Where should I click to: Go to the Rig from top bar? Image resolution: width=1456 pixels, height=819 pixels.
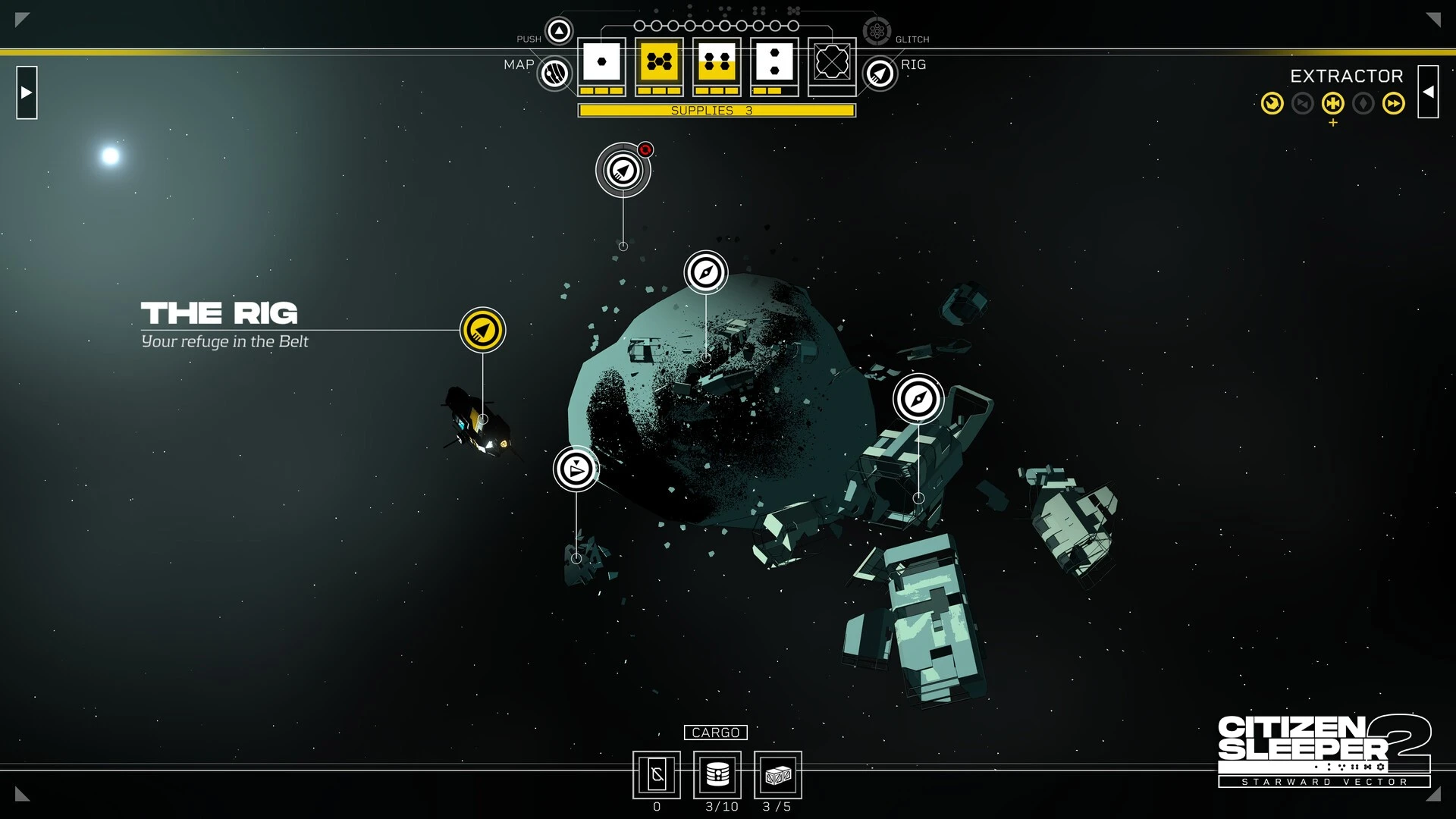[x=880, y=74]
